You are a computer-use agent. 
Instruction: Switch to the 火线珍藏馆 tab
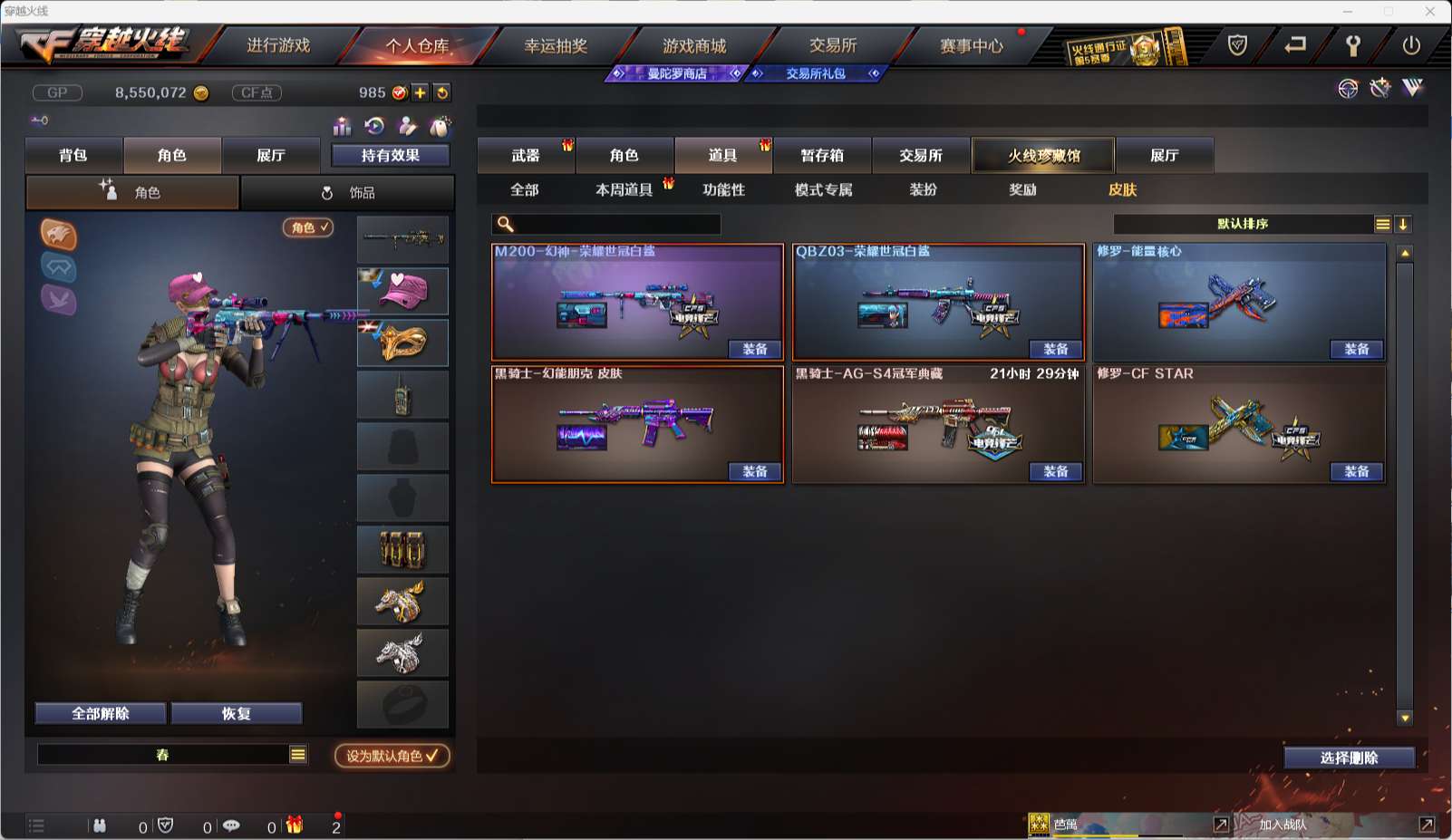(x=1043, y=155)
